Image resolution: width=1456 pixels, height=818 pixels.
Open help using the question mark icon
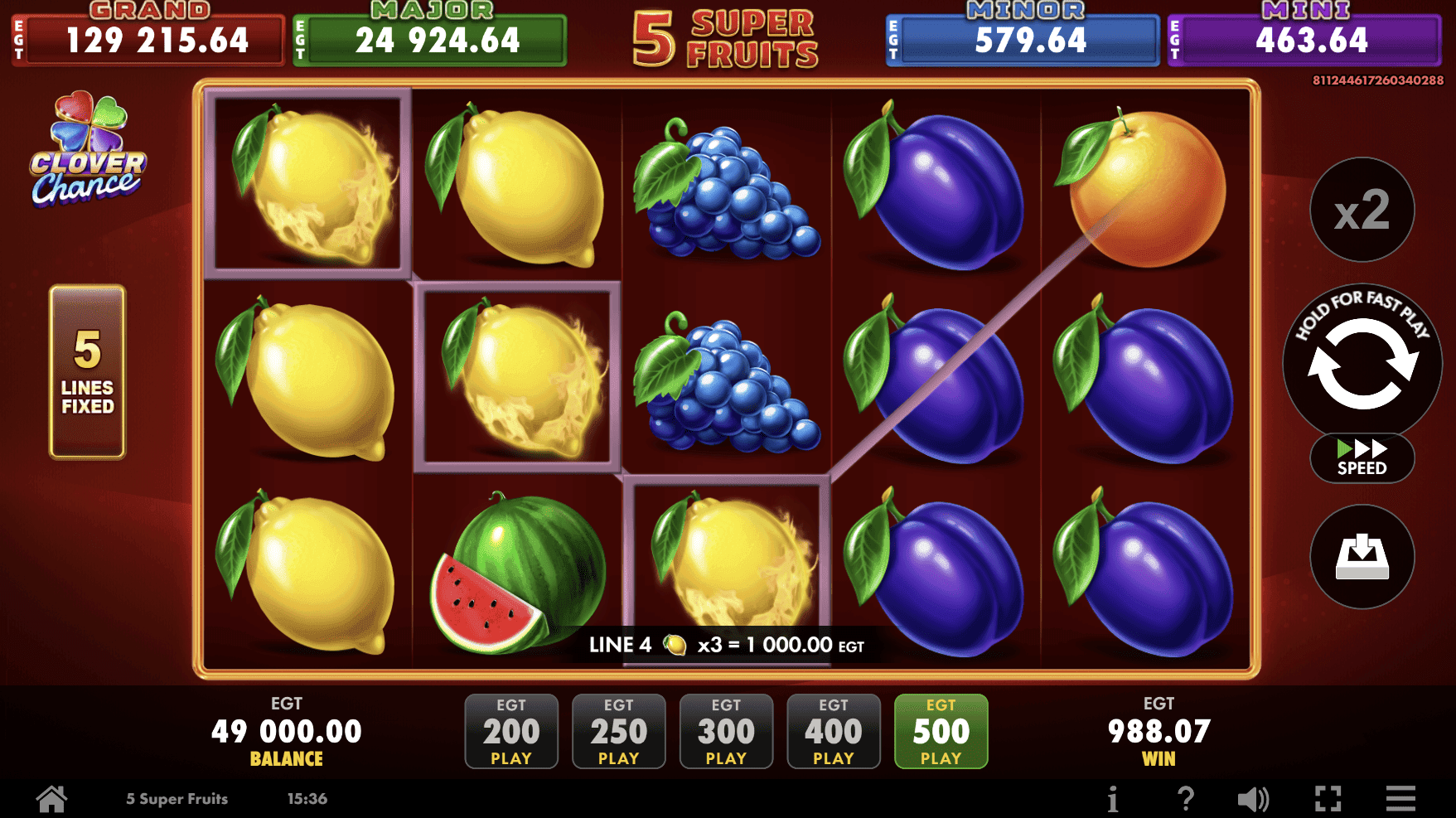(x=1185, y=797)
